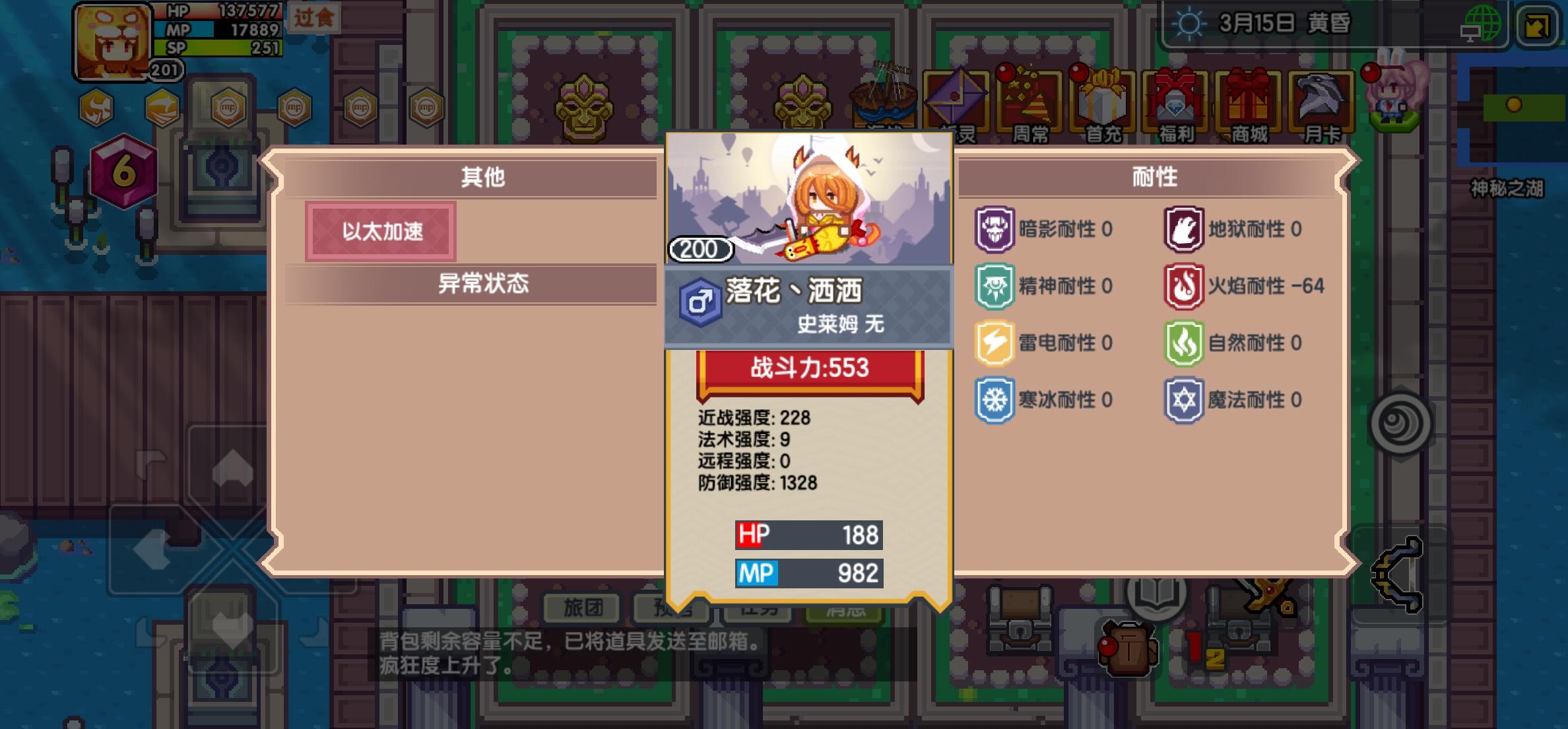This screenshot has height=729, width=1568.
Task: Click the HP bar of the slime
Action: click(808, 534)
